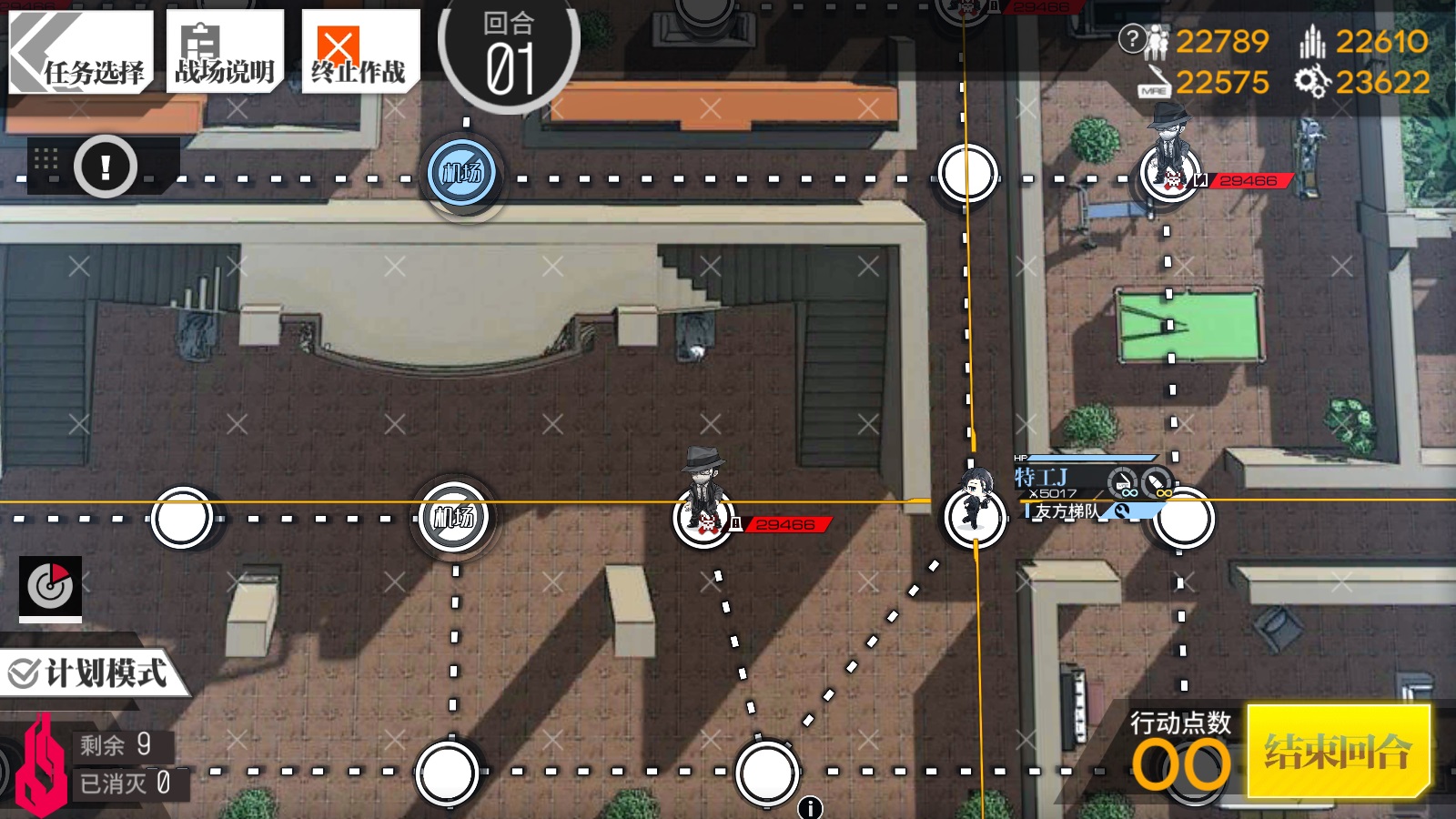
Task: End the turn with 结束回合
Action: 1338,752
